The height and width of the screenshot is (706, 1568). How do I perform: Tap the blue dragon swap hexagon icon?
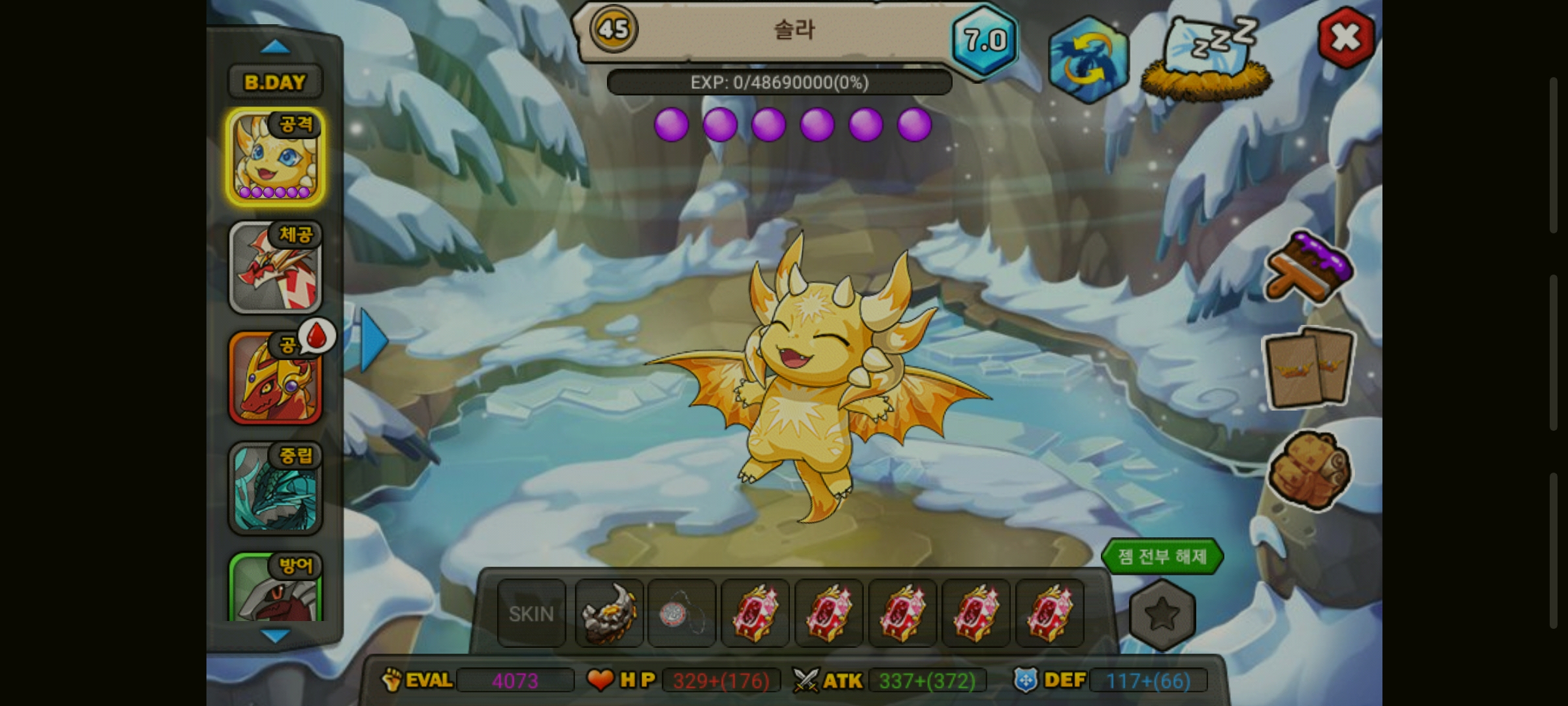(x=1088, y=60)
